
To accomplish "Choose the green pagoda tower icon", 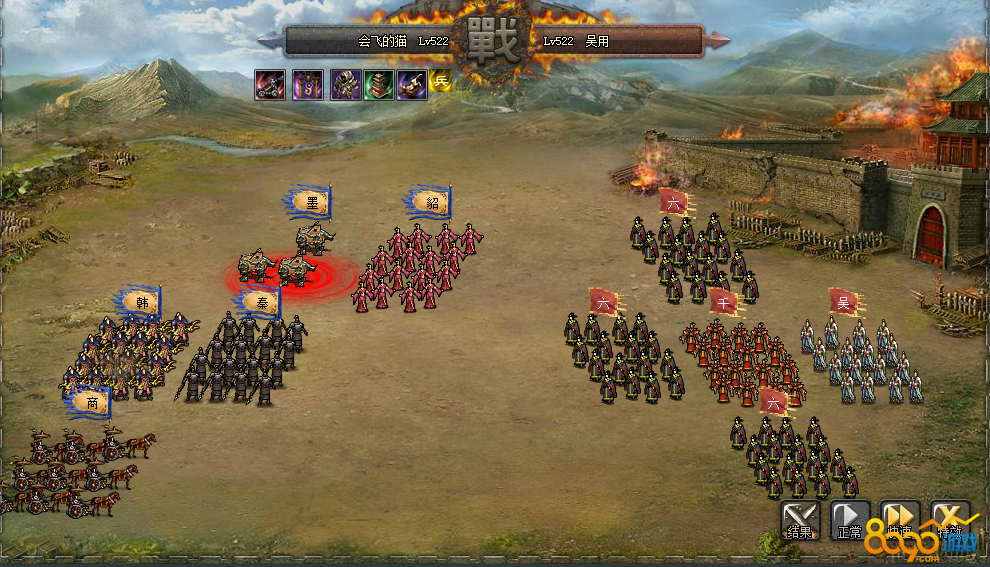I will point(379,84).
